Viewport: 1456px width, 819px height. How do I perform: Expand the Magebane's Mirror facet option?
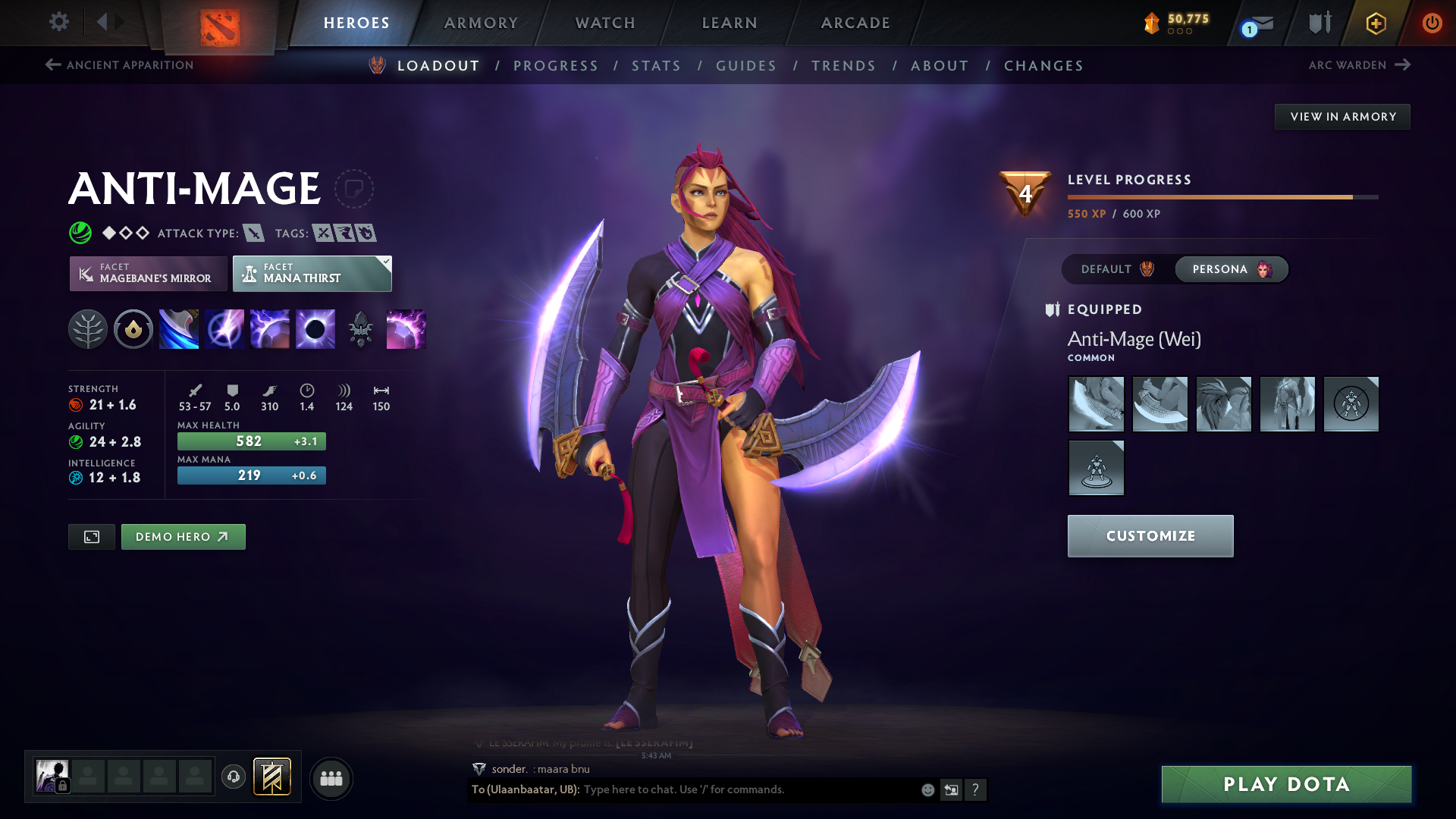[x=148, y=273]
